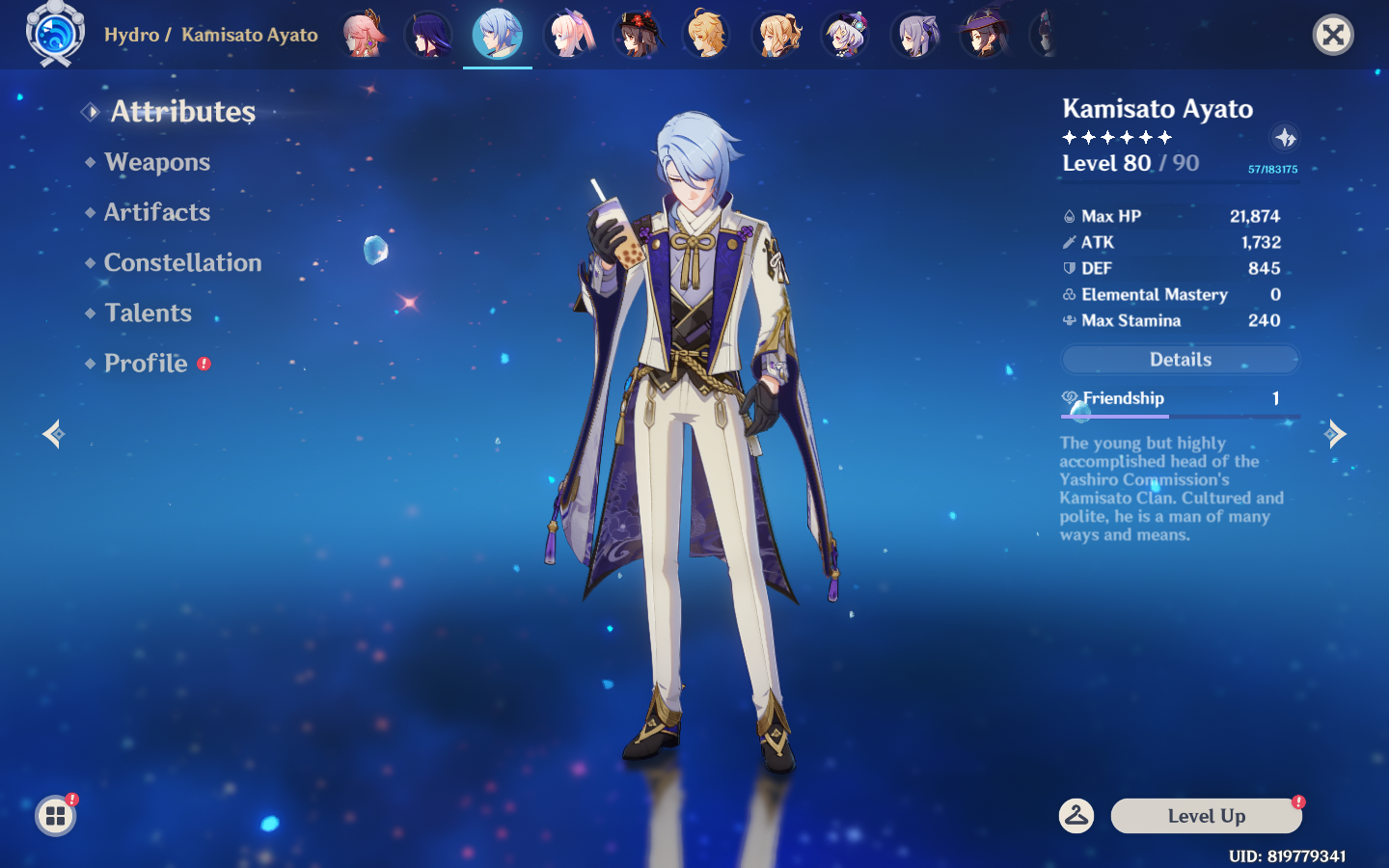Click the Hydro element emblem top-left
The image size is (1389, 868).
click(54, 35)
